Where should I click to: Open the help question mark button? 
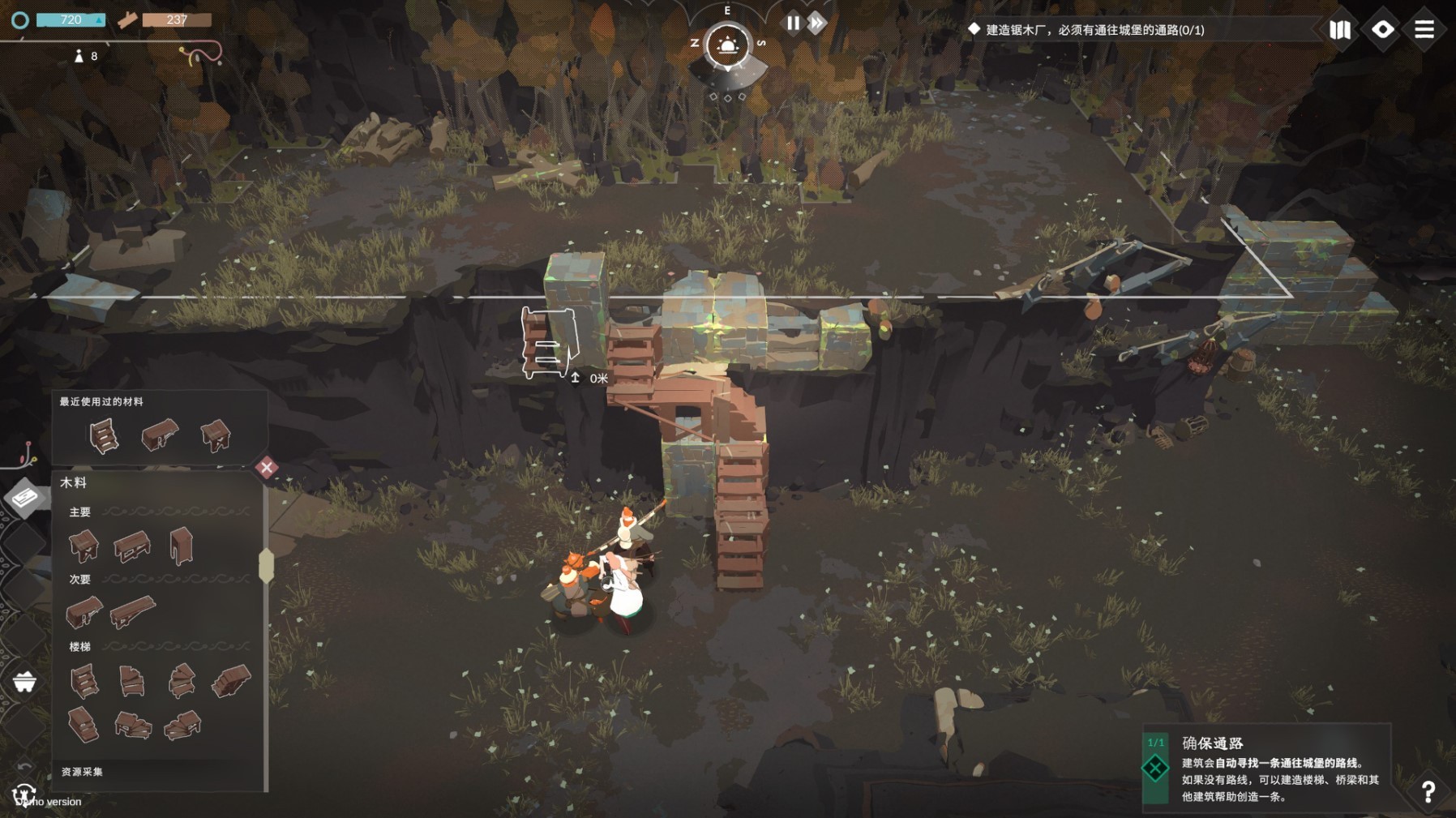coord(1428,790)
